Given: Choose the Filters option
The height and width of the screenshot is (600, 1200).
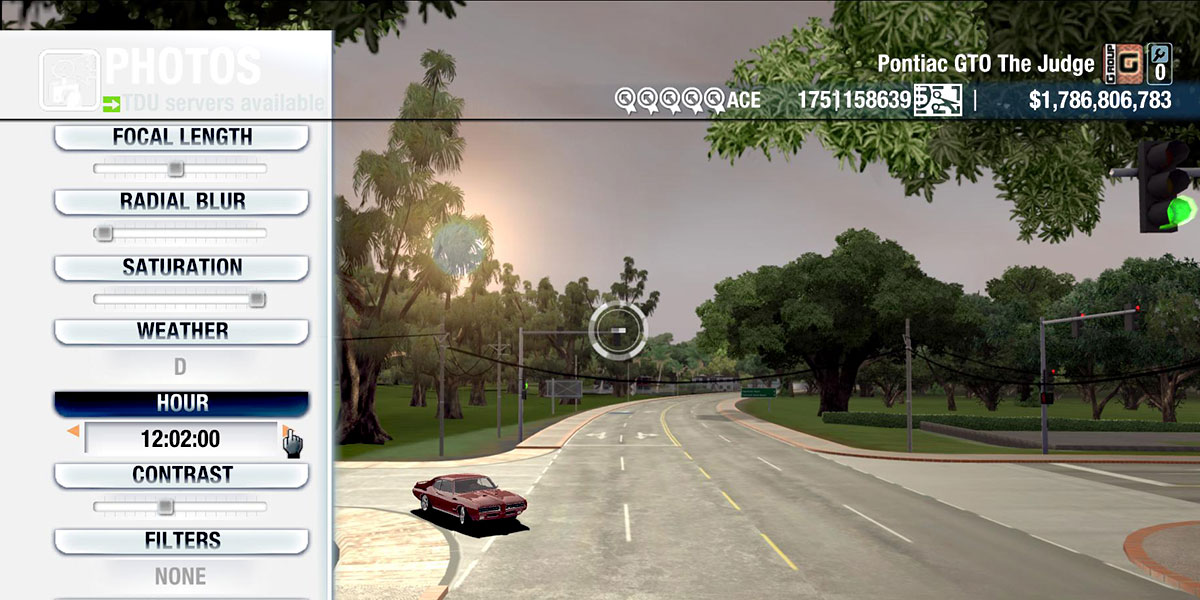Looking at the screenshot, I should (181, 541).
